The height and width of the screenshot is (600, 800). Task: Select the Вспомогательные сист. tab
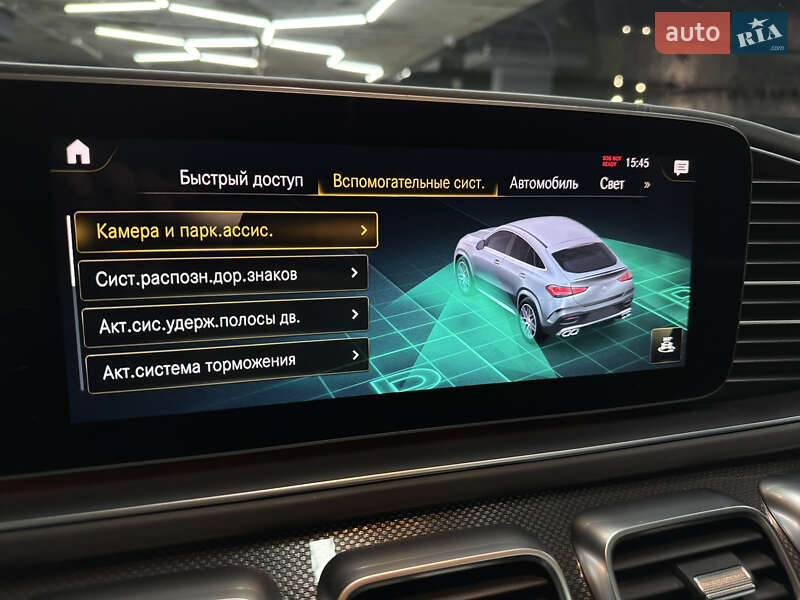(x=408, y=183)
